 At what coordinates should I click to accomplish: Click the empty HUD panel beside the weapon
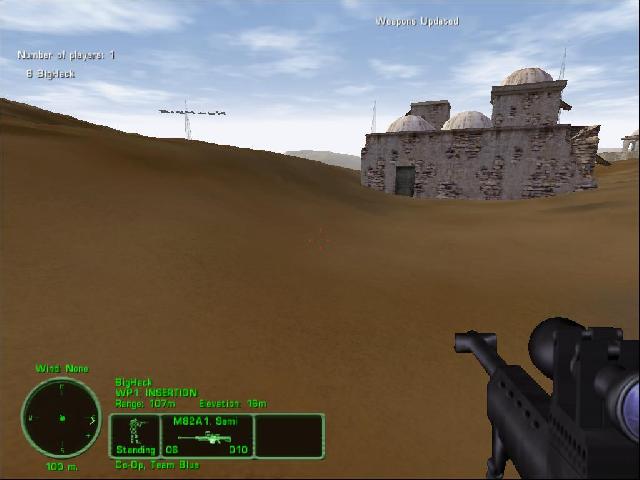pos(289,436)
